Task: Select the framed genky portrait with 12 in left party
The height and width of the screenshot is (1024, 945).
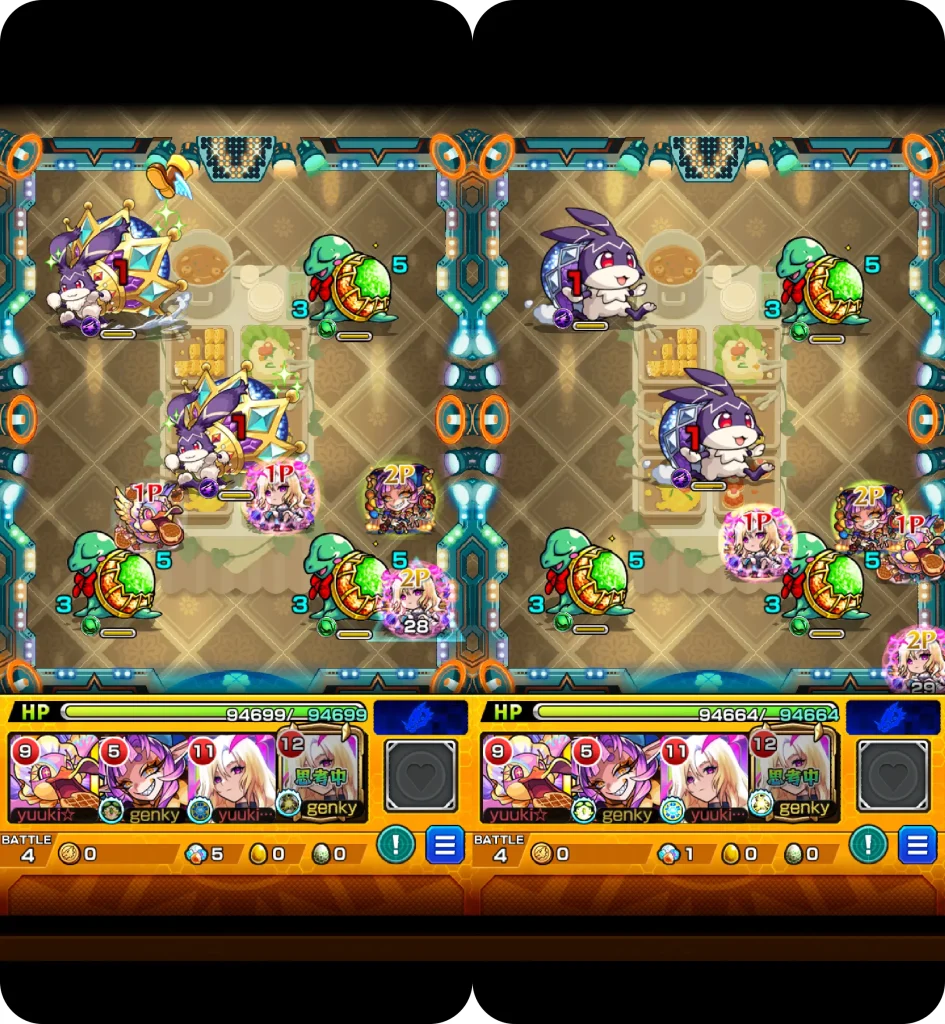Action: (x=322, y=776)
